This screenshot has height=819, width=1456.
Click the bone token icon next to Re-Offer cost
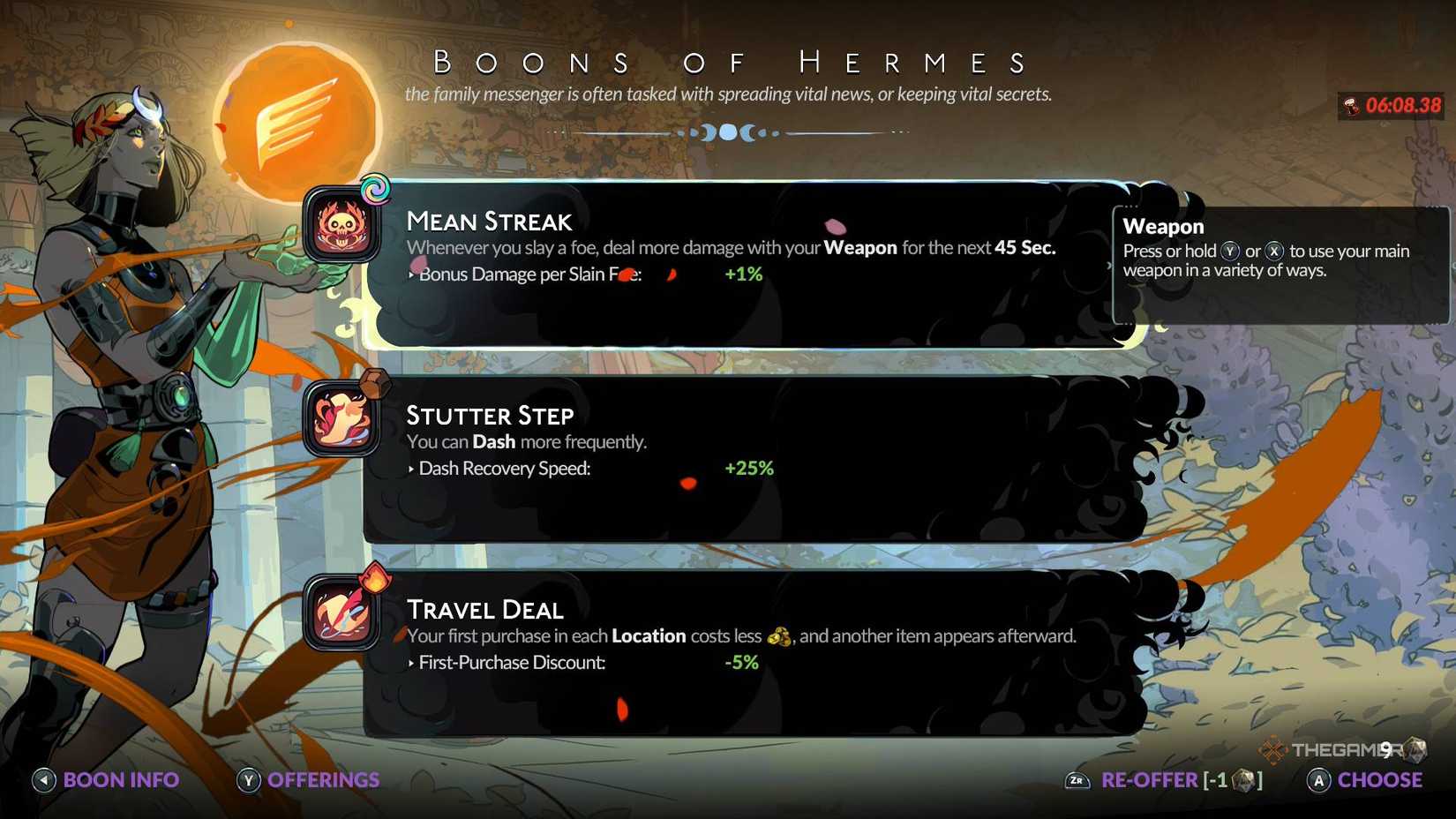point(1243,780)
